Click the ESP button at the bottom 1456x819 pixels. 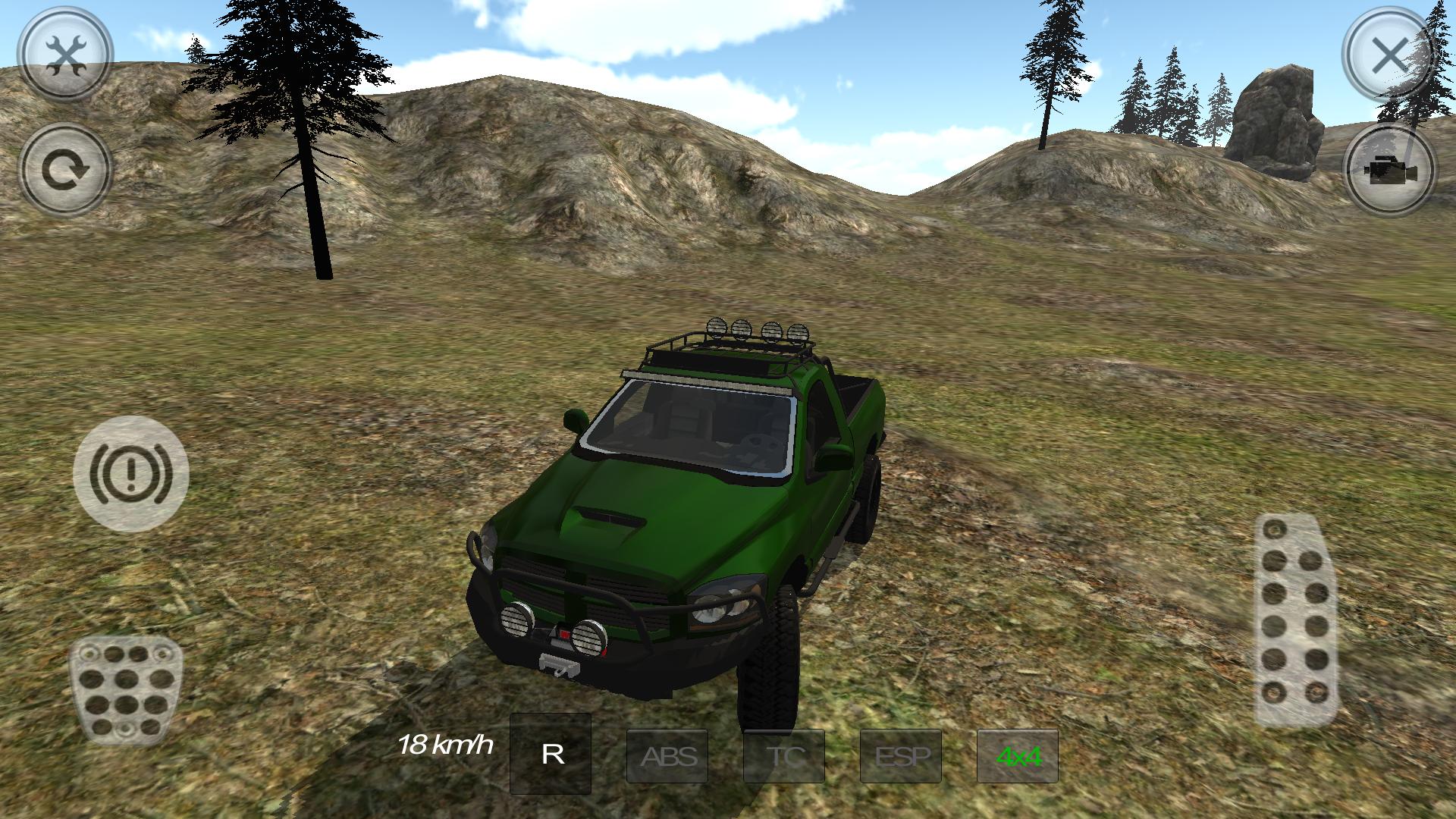[x=902, y=756]
